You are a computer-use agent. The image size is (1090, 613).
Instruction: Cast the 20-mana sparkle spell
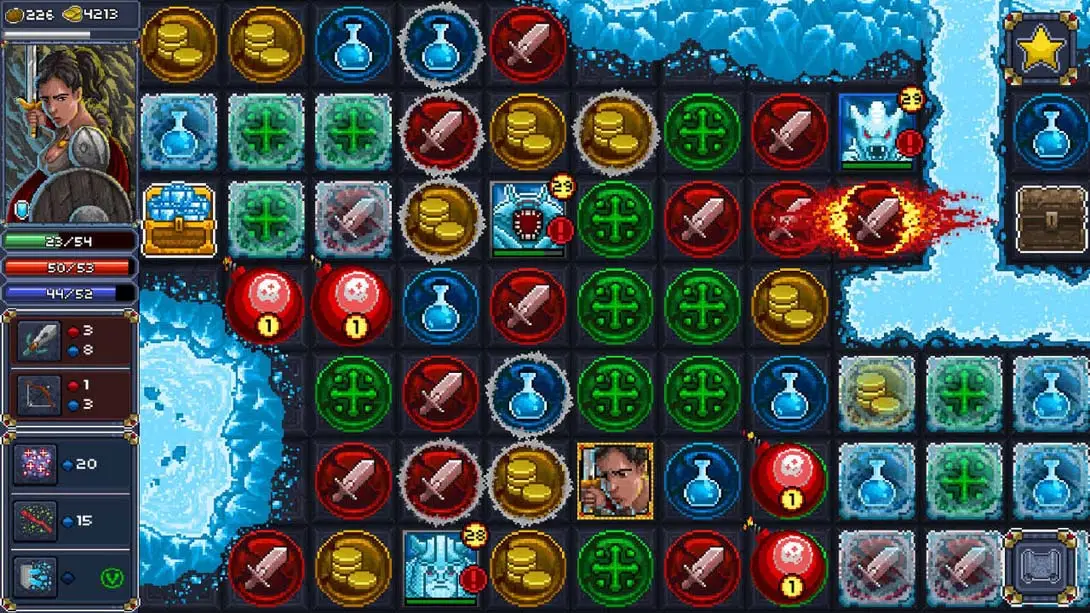(x=35, y=465)
